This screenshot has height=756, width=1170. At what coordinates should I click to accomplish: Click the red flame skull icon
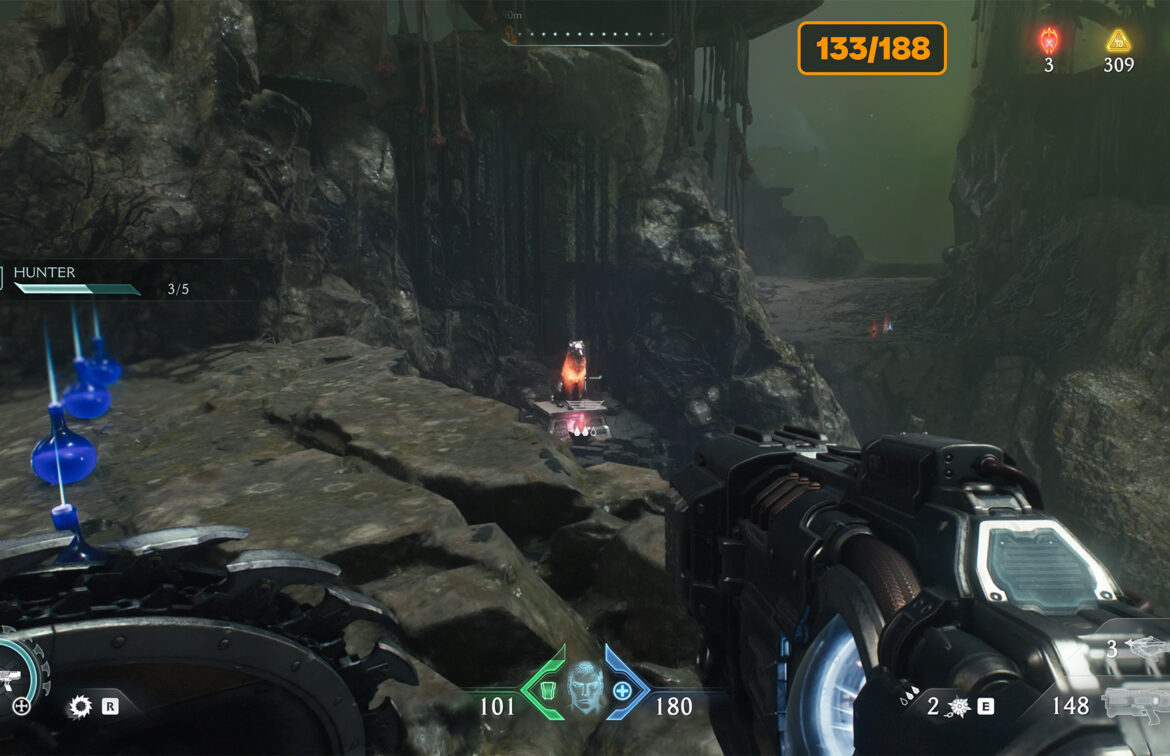(1049, 41)
